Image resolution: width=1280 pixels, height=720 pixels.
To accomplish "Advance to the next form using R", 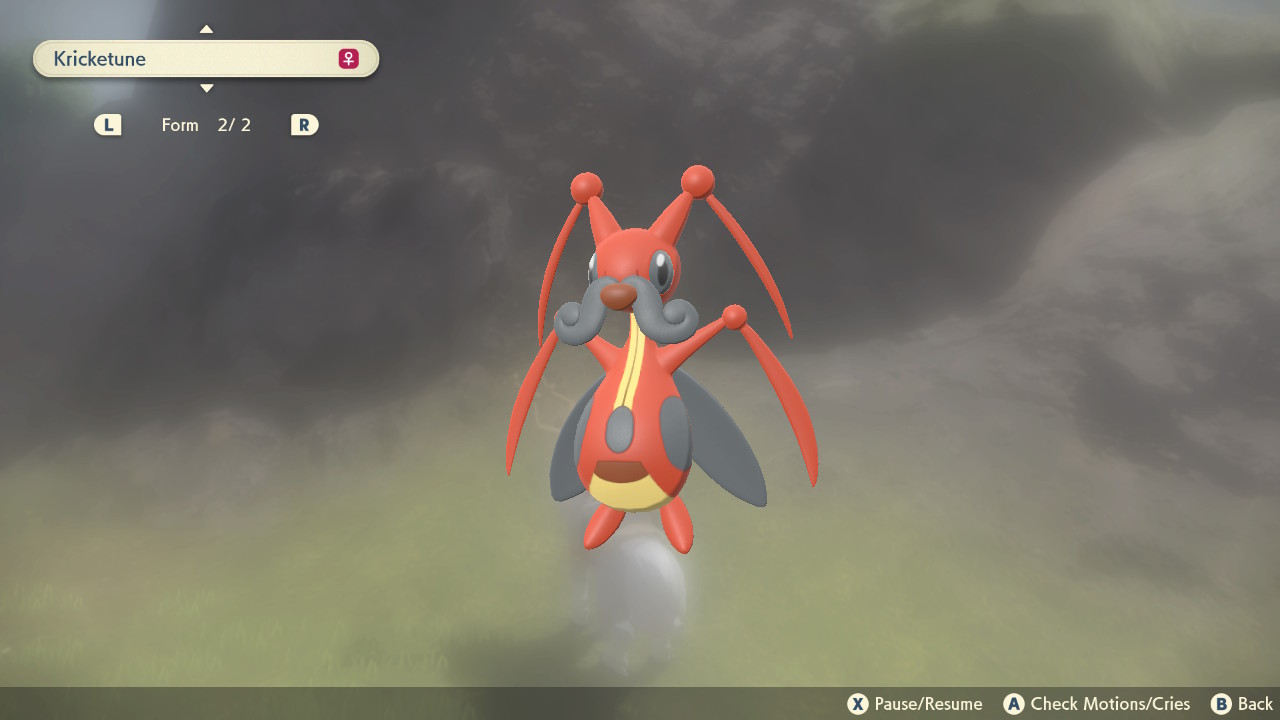I will (x=304, y=124).
